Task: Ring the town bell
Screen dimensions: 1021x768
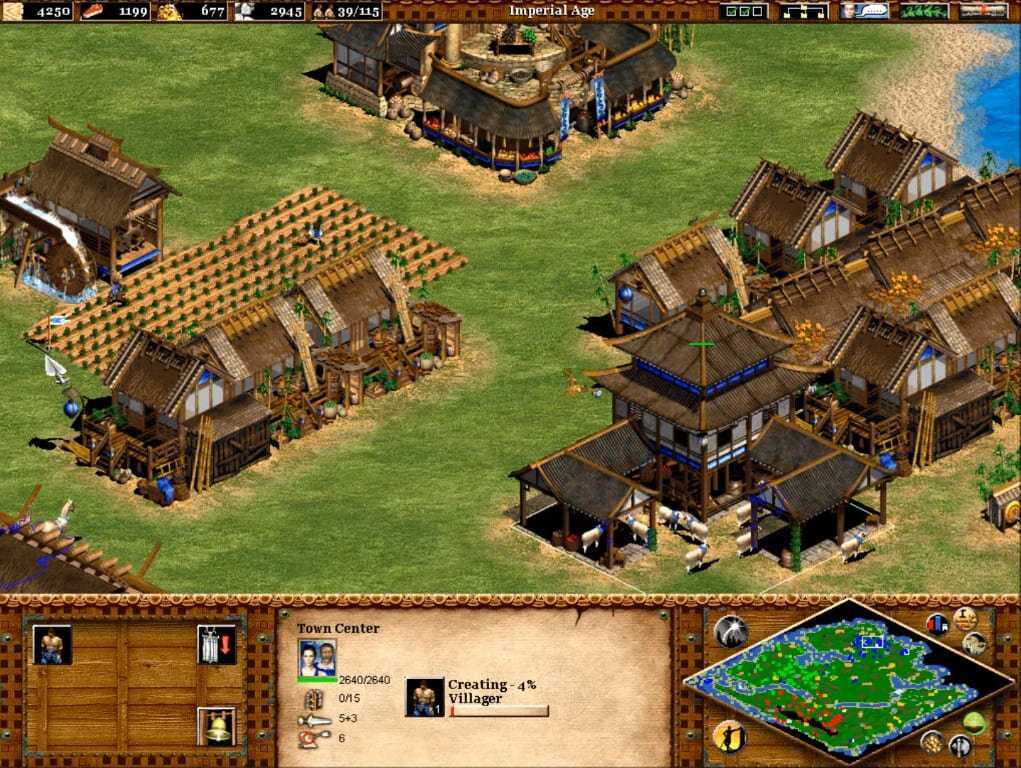Action: pyautogui.click(x=216, y=726)
